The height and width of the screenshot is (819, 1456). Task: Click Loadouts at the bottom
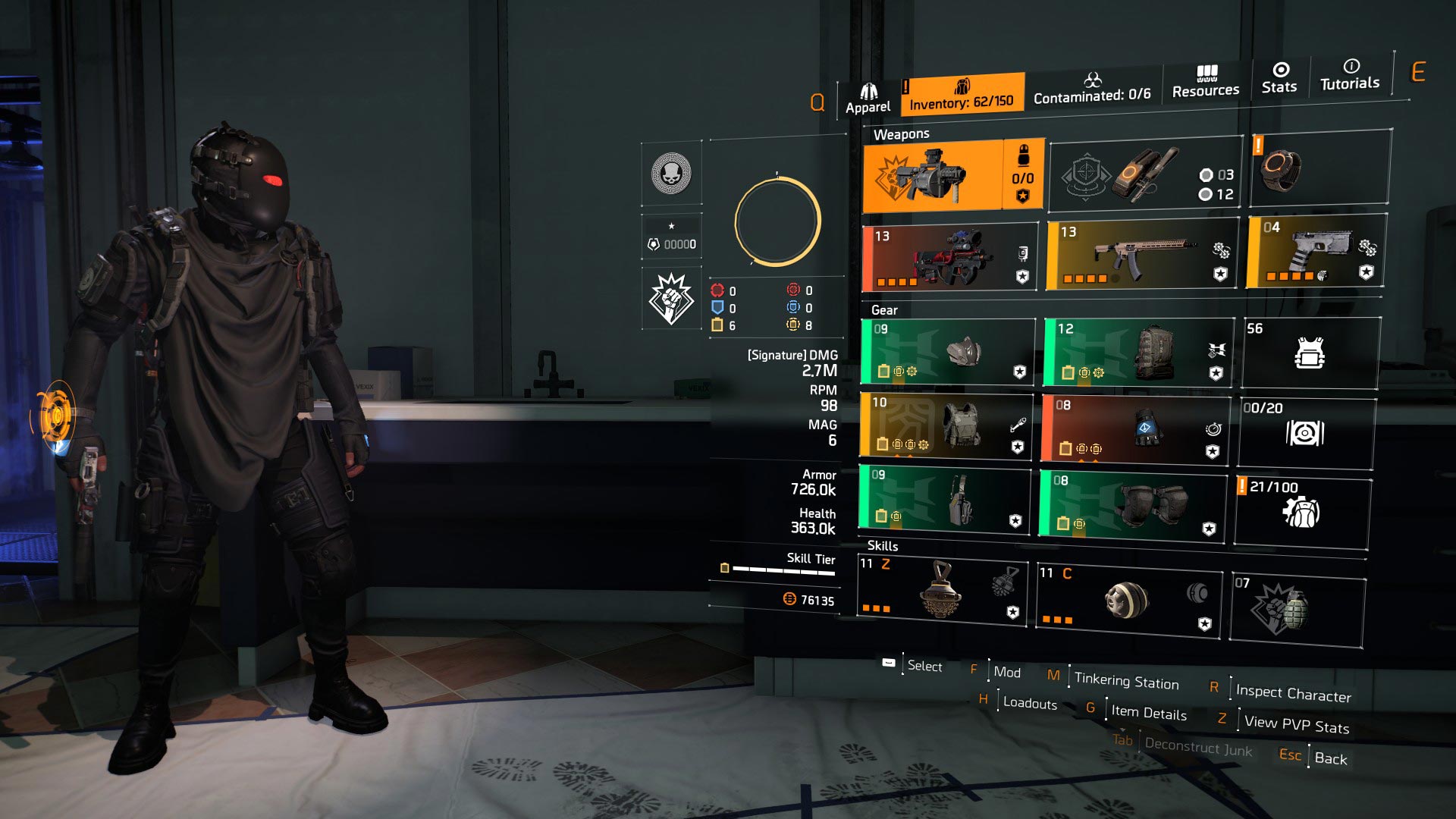1029,704
